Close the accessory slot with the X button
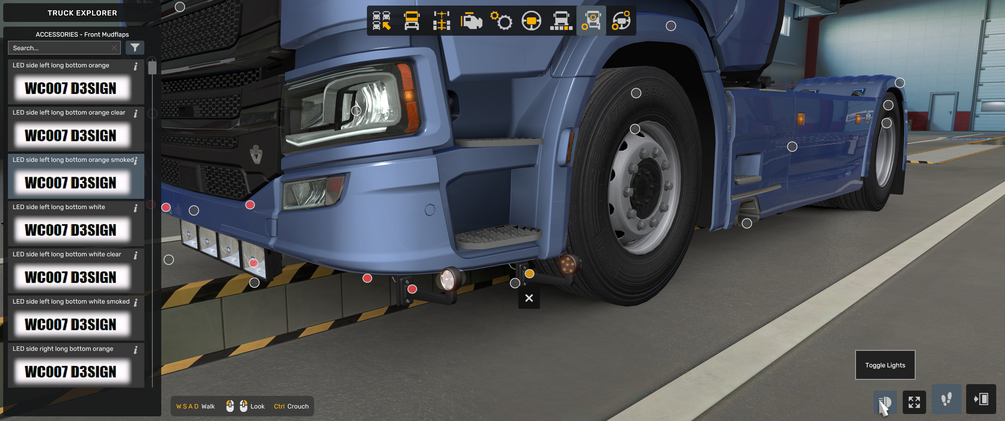The height and width of the screenshot is (421, 1005). point(529,298)
